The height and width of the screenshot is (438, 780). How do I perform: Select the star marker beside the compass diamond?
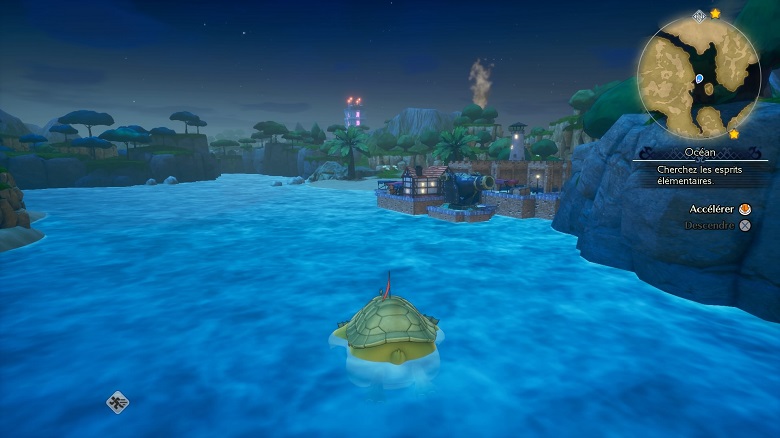tap(715, 14)
